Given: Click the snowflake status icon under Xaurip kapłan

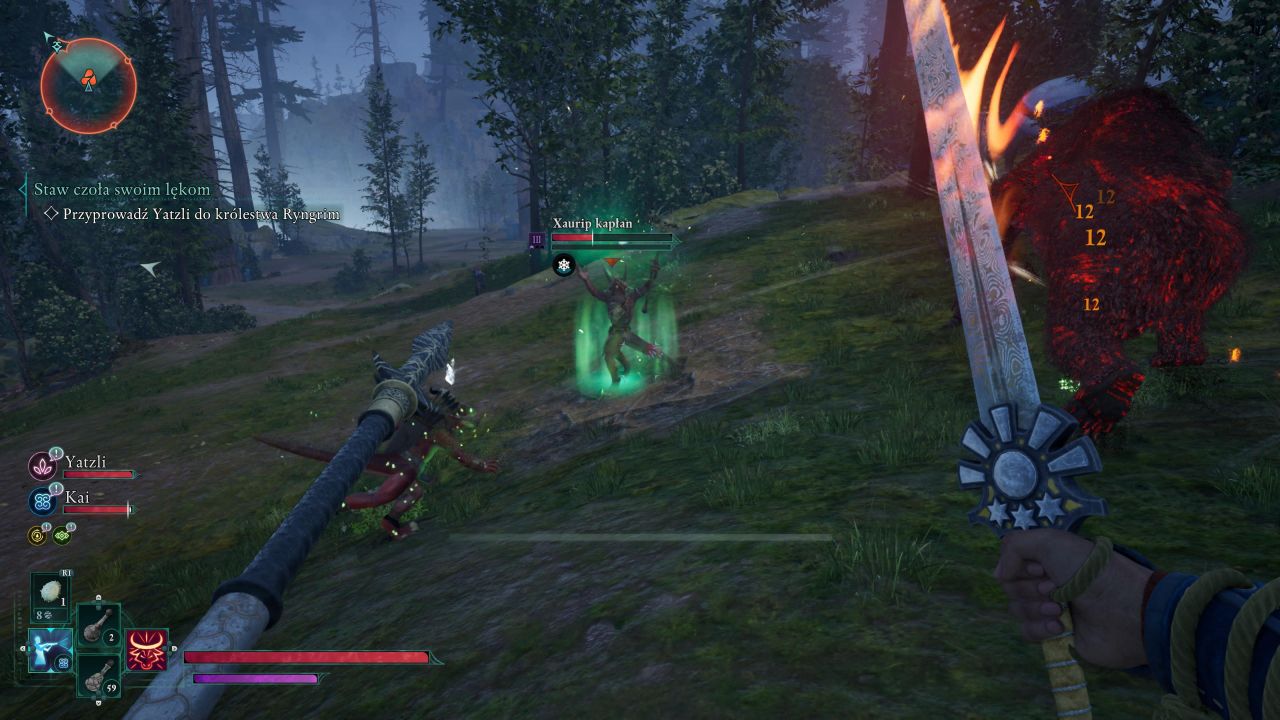Looking at the screenshot, I should point(564,265).
